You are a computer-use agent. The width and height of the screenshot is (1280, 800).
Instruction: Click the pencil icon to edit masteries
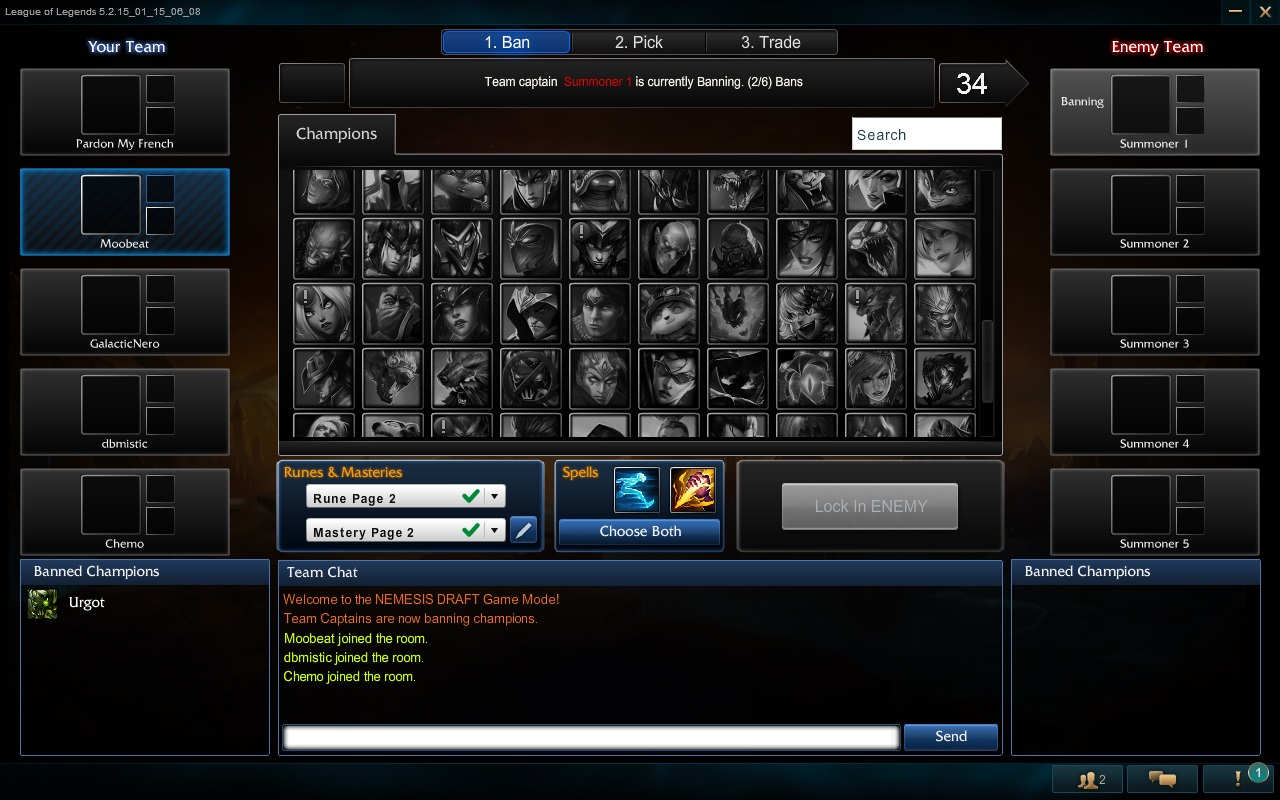524,530
